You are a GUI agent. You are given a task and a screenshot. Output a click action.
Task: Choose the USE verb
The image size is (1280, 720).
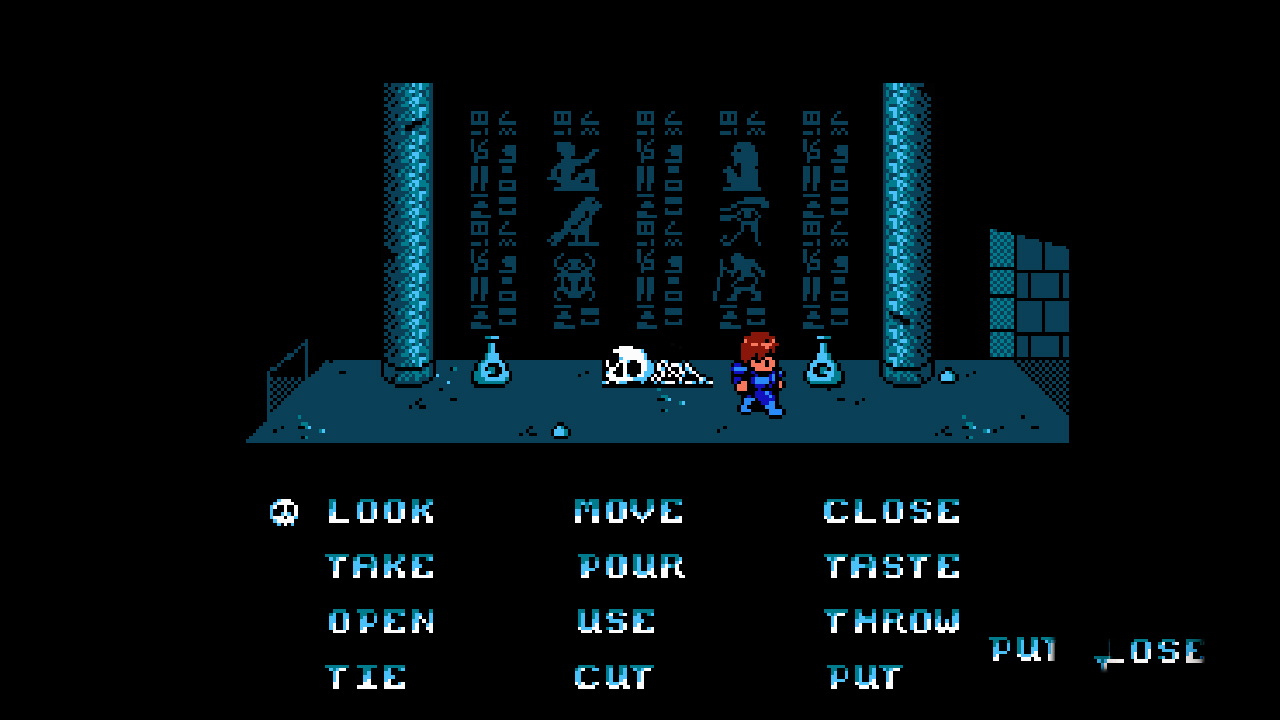click(616, 621)
